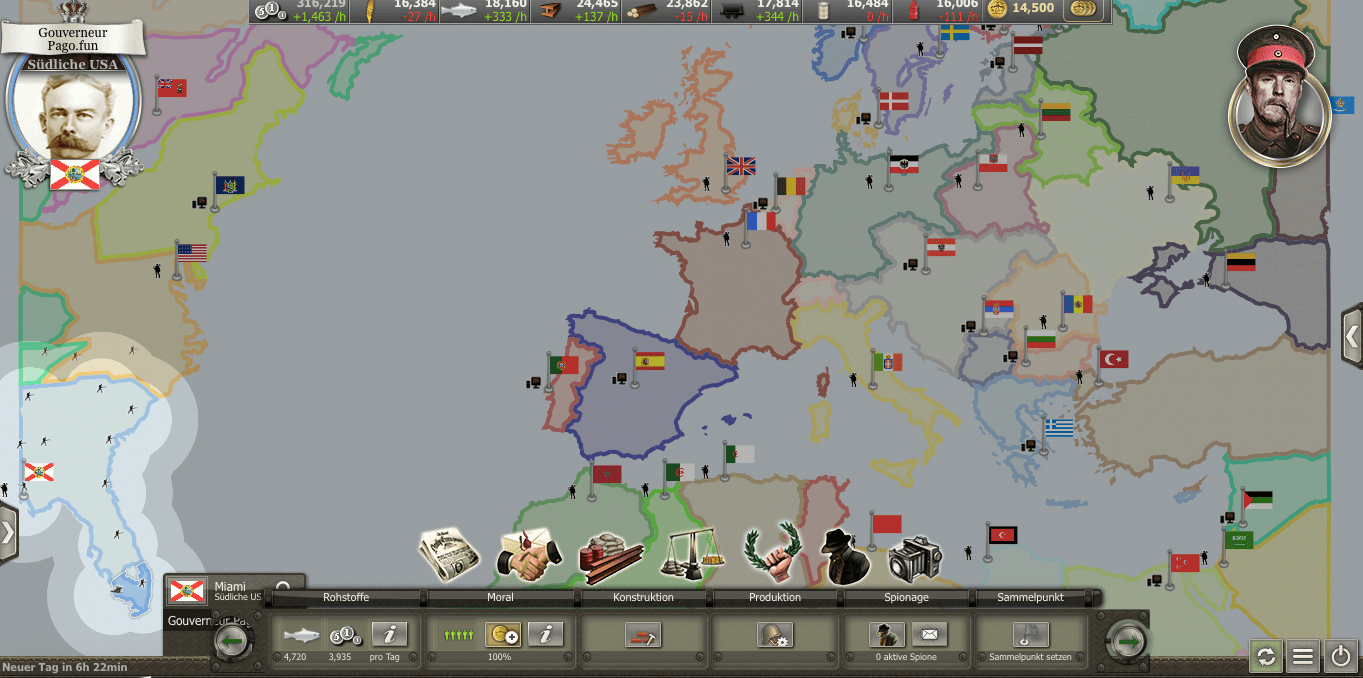The width and height of the screenshot is (1363, 678).
Task: Click the refresh arrows button
Action: [x=1266, y=656]
